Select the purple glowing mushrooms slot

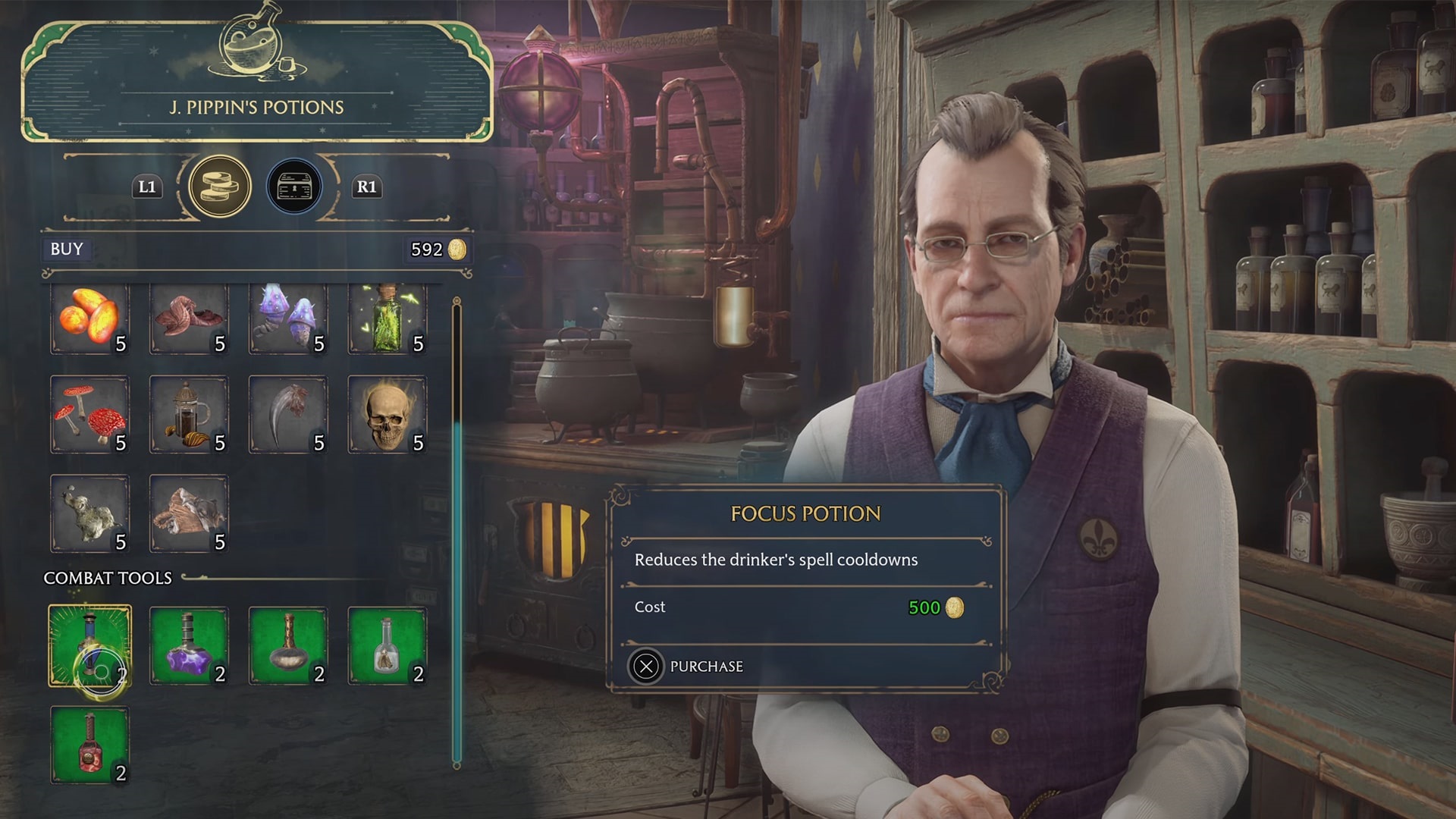pos(288,318)
